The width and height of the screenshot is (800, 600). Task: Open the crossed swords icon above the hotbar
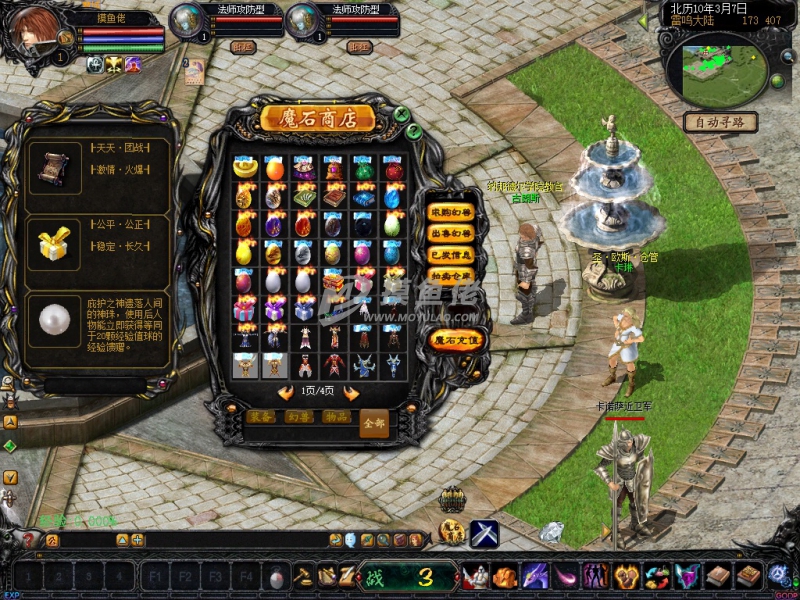pos(485,533)
